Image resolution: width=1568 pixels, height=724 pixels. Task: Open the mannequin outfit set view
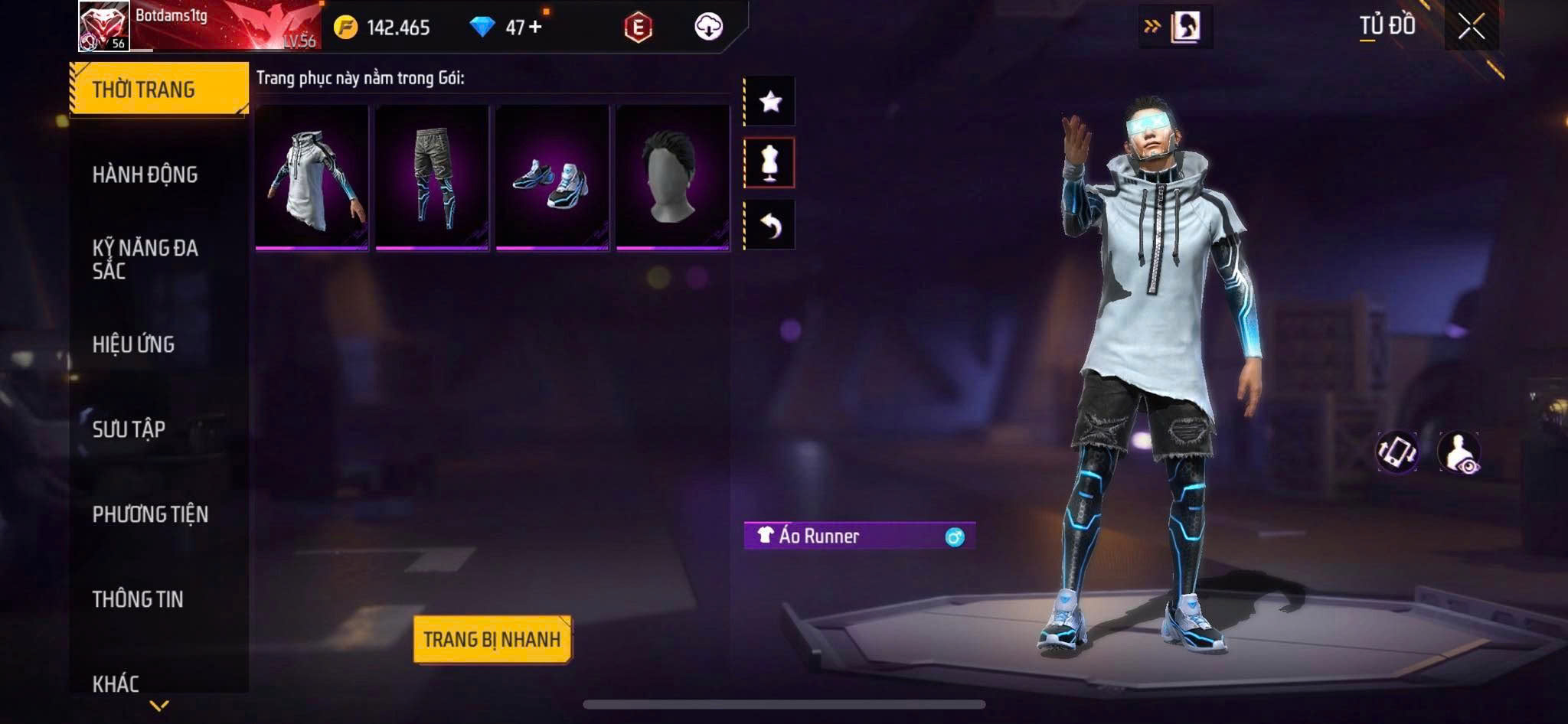point(770,163)
